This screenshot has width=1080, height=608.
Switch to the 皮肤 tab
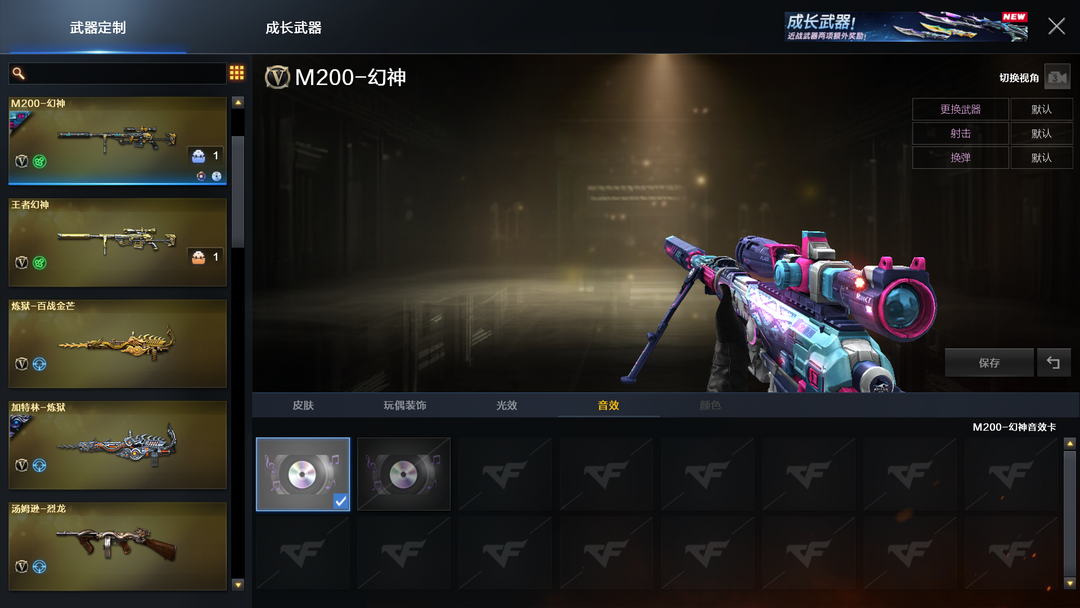click(303, 405)
